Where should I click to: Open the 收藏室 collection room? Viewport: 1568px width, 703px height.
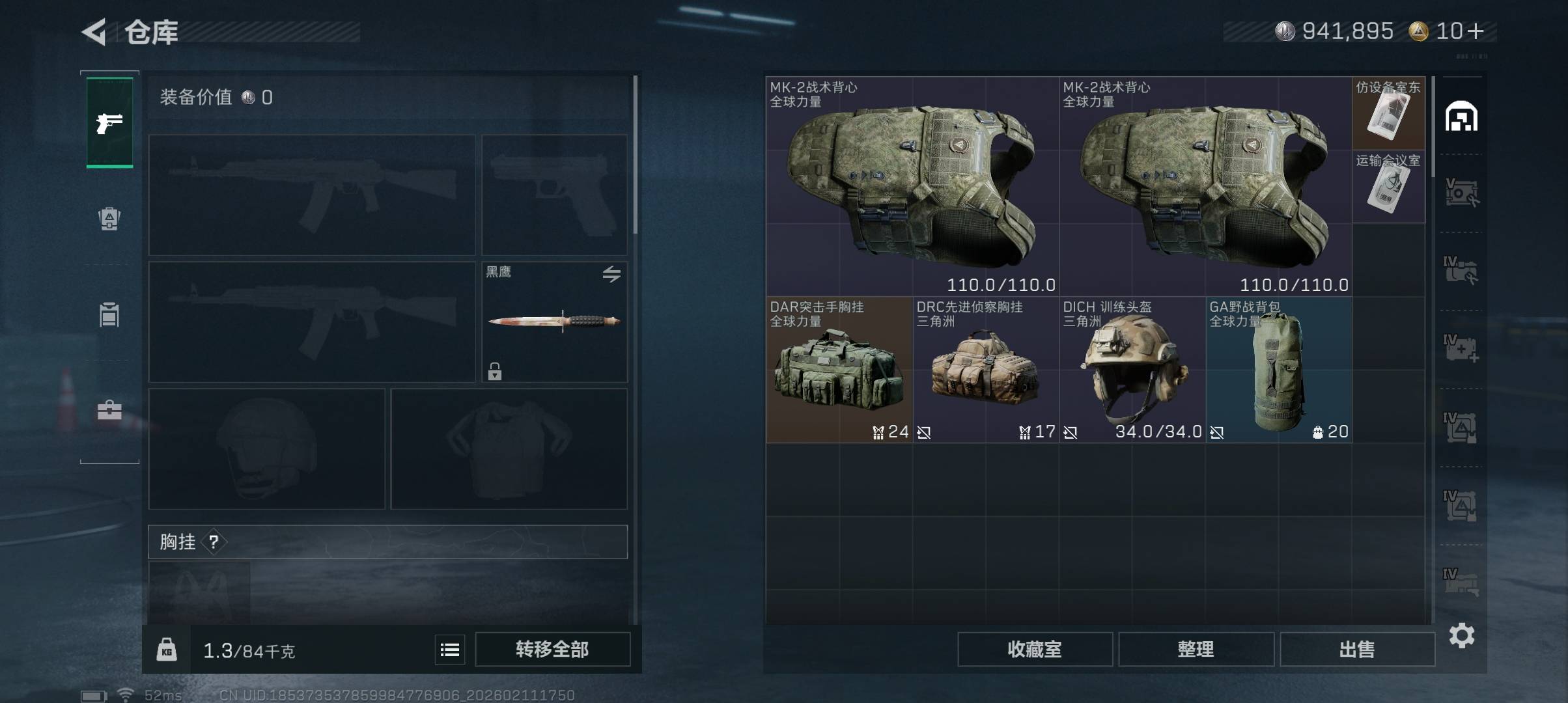pyautogui.click(x=1035, y=650)
